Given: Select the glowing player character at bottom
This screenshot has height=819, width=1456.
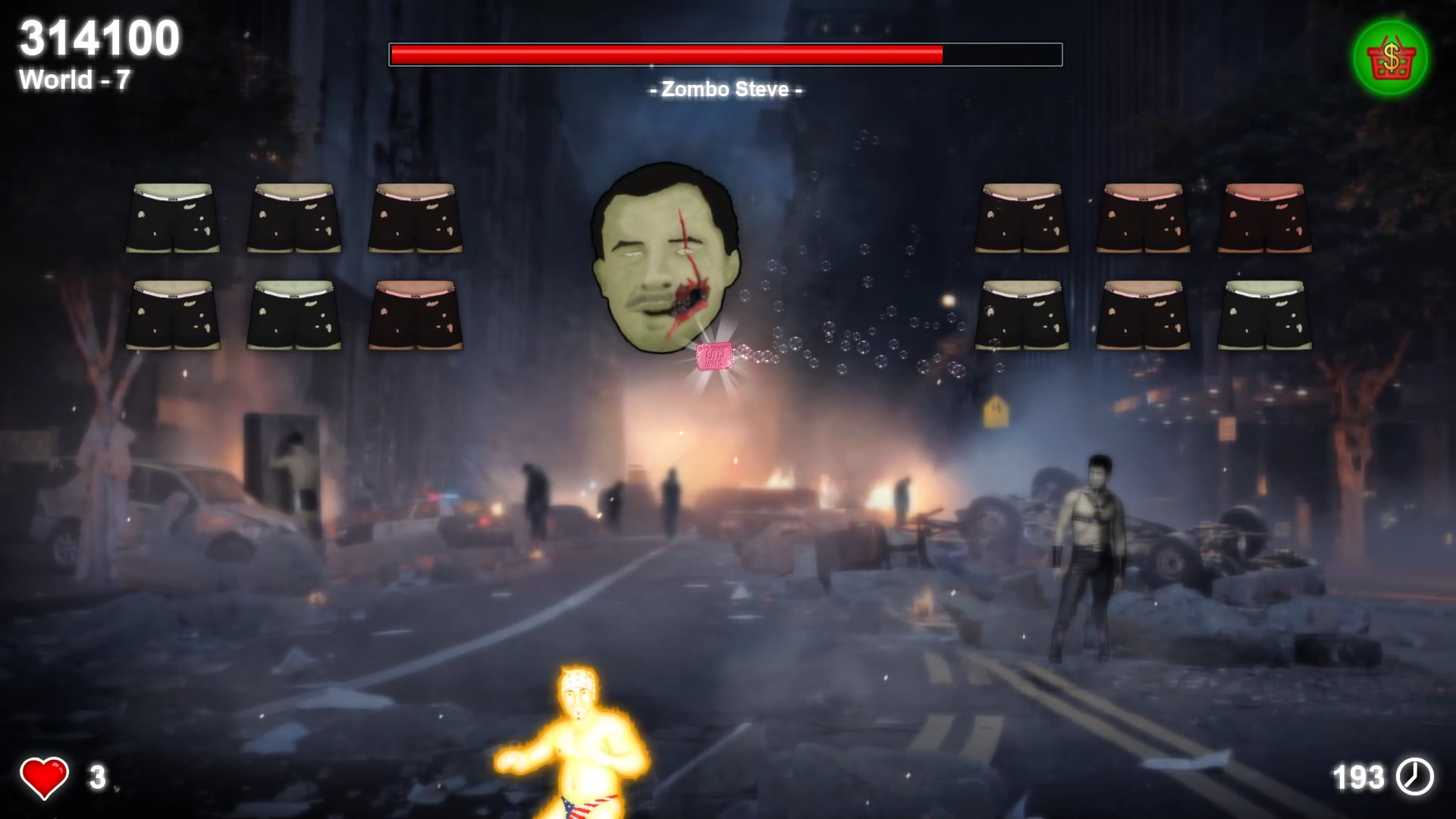Looking at the screenshot, I should point(576,739).
